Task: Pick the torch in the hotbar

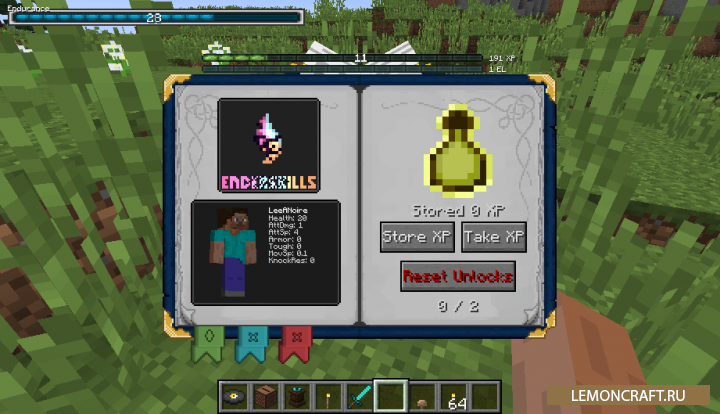Action: (x=329, y=396)
